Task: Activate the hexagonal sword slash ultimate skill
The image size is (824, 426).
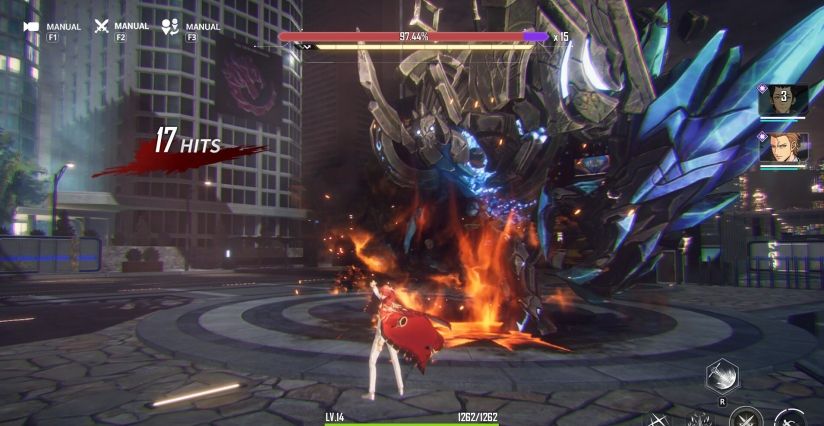Action: coord(721,375)
